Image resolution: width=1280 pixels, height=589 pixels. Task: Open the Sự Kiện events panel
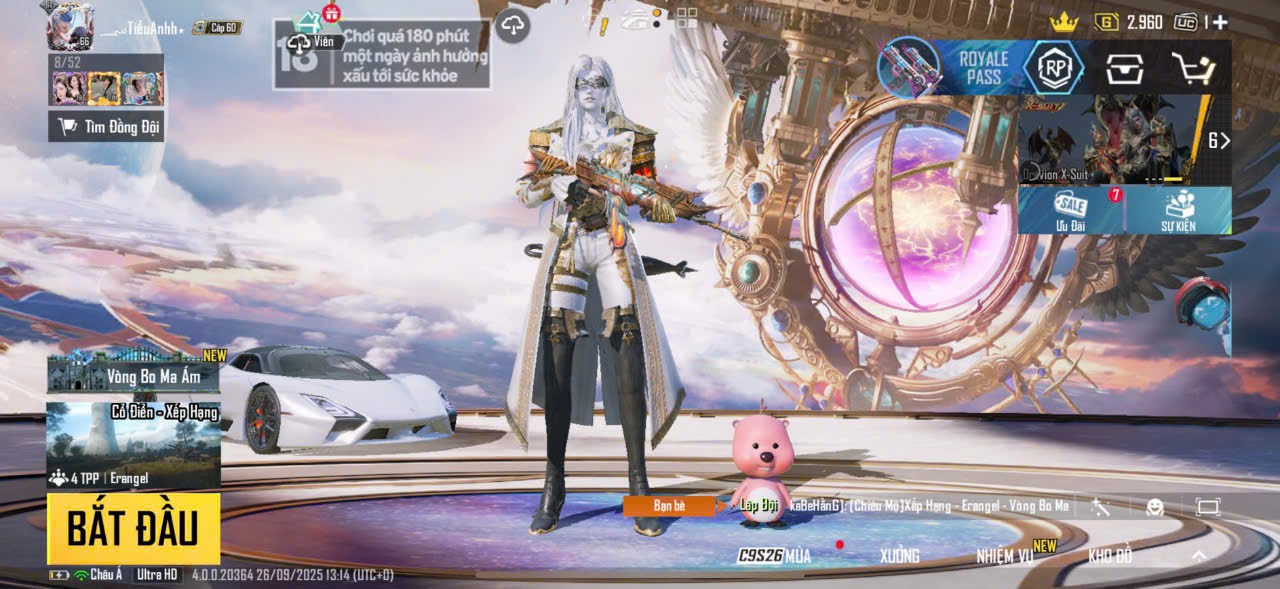point(1178,210)
